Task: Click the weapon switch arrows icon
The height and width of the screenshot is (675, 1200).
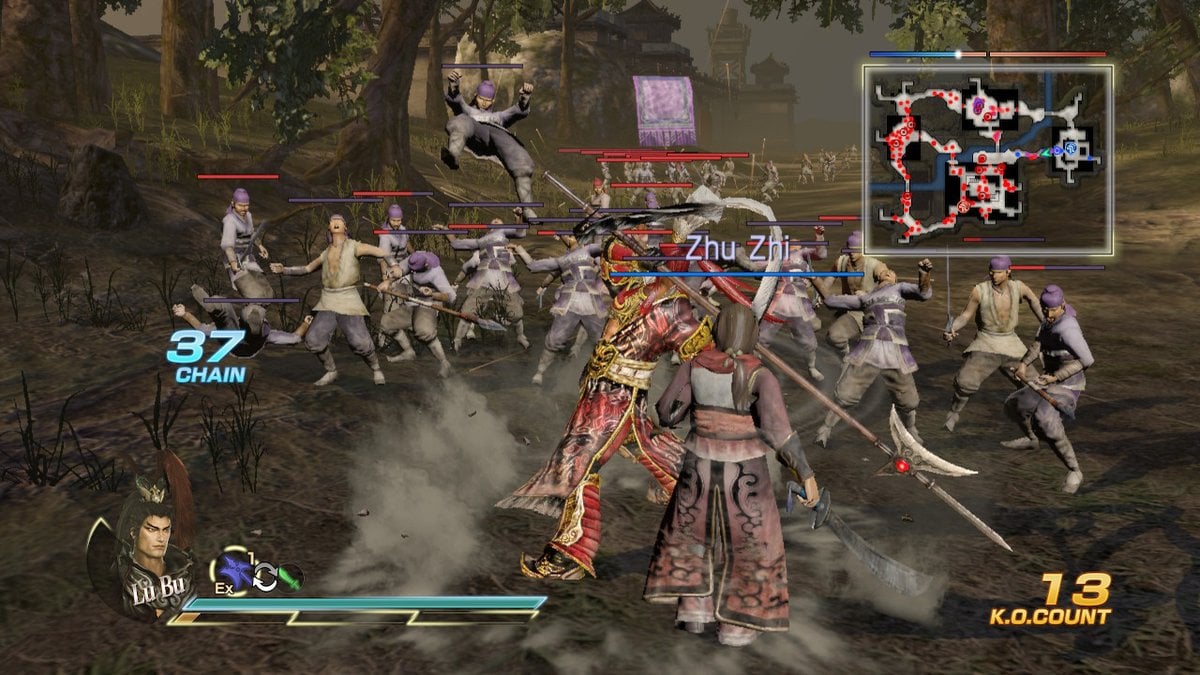Action: tap(265, 578)
